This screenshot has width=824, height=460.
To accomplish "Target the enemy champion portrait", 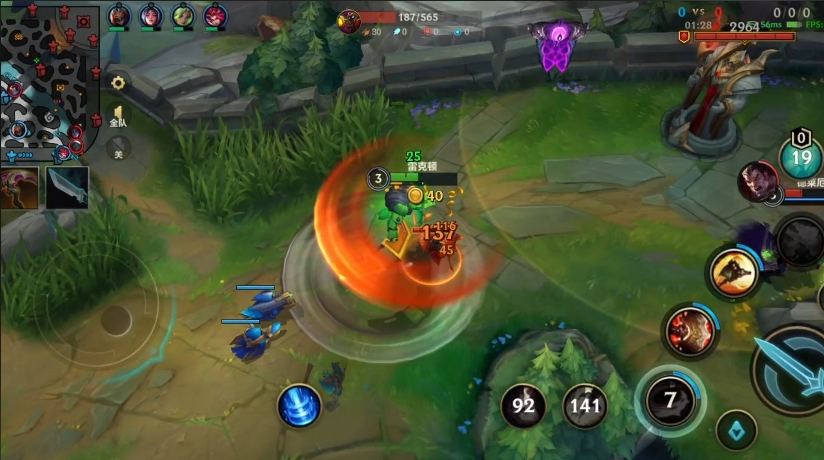I will [758, 181].
